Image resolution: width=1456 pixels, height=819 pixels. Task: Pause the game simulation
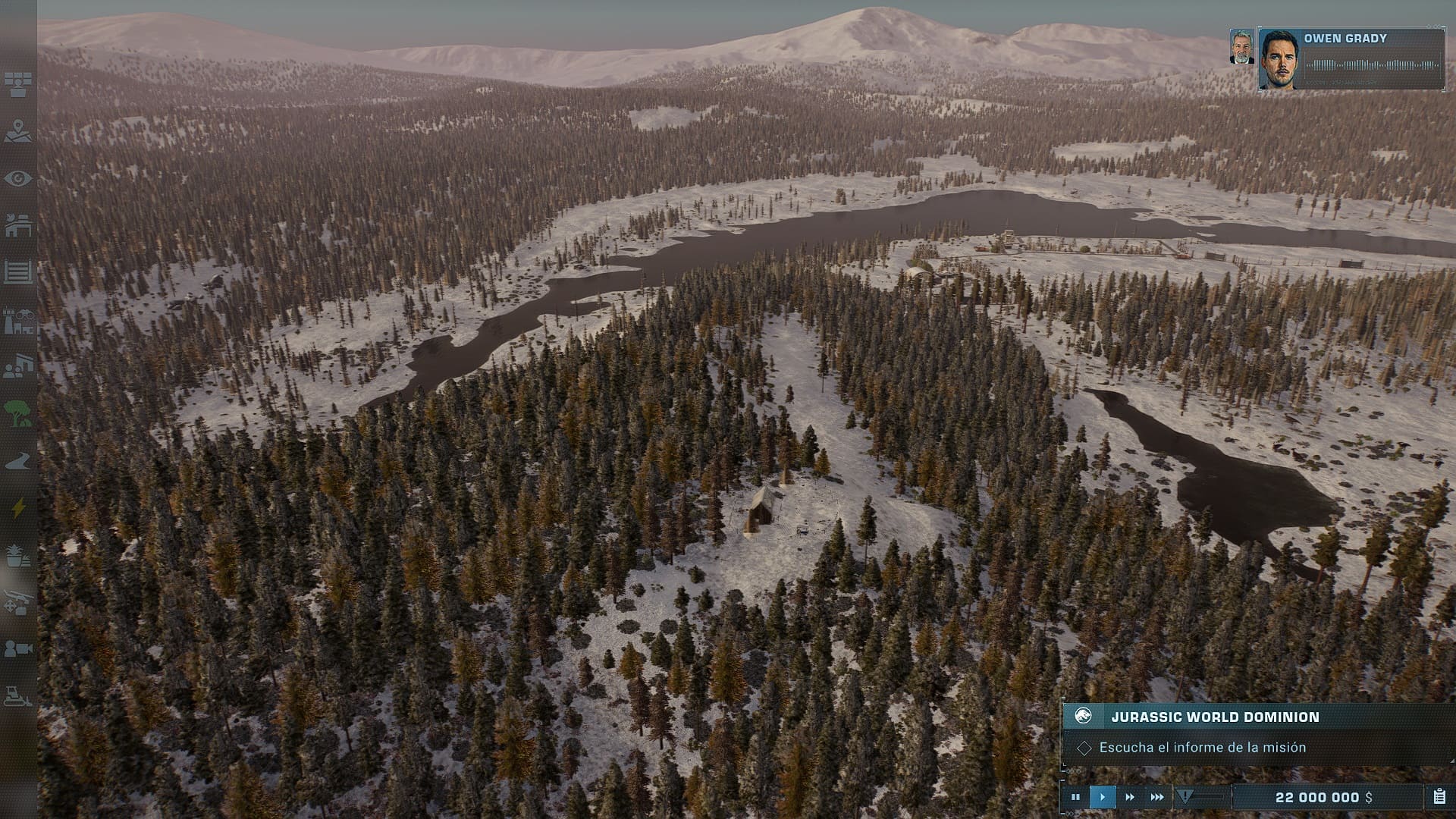[x=1075, y=797]
